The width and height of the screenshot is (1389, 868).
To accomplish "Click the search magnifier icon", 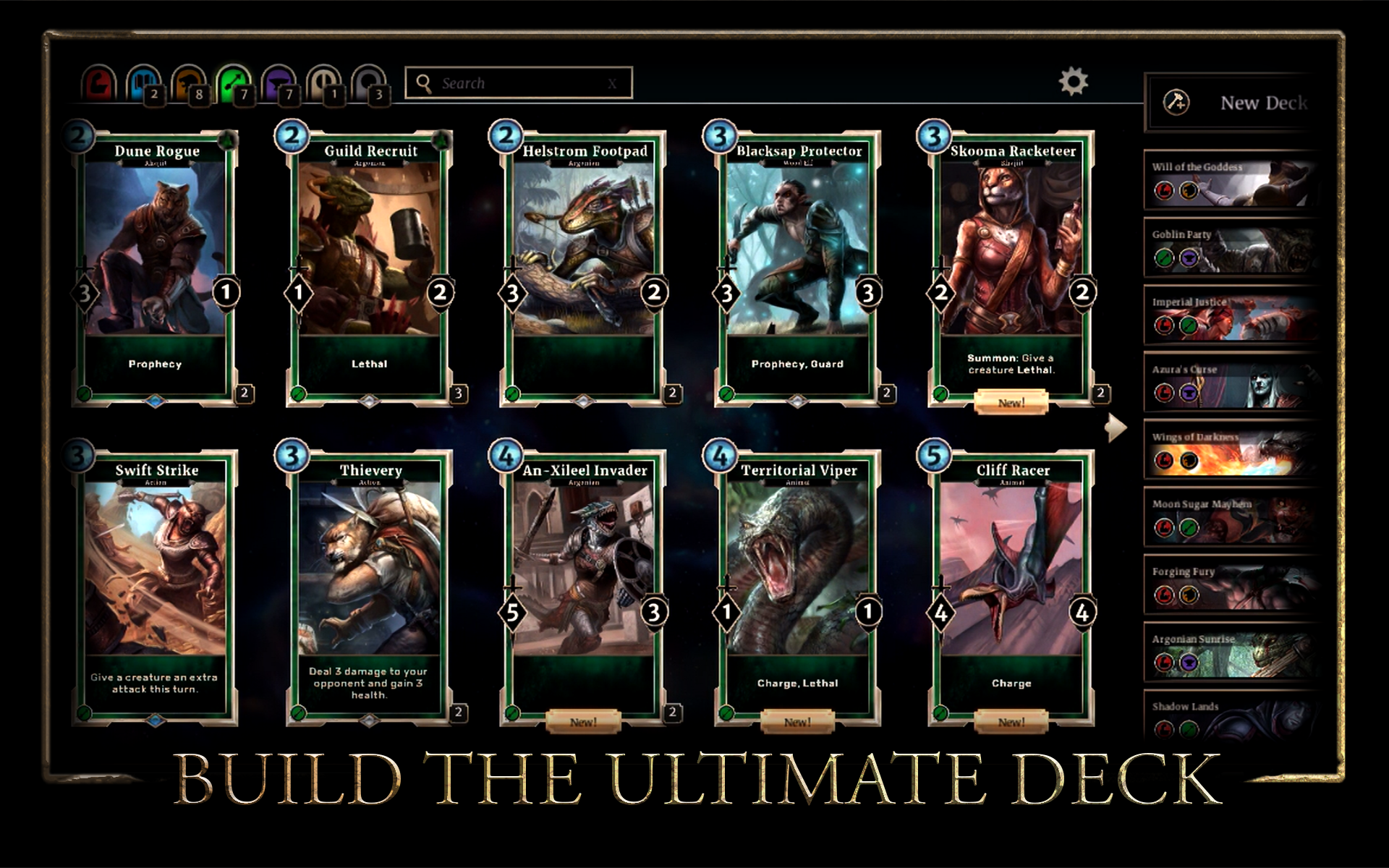I will pos(423,82).
